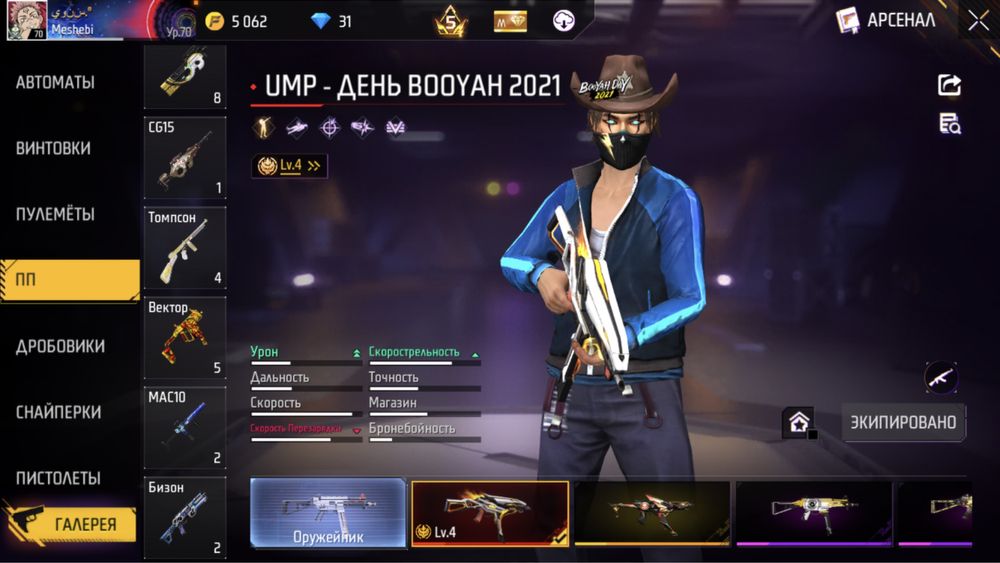
Task: Open the house icon beside ЭКИПИРОВАНО
Action: (799, 423)
